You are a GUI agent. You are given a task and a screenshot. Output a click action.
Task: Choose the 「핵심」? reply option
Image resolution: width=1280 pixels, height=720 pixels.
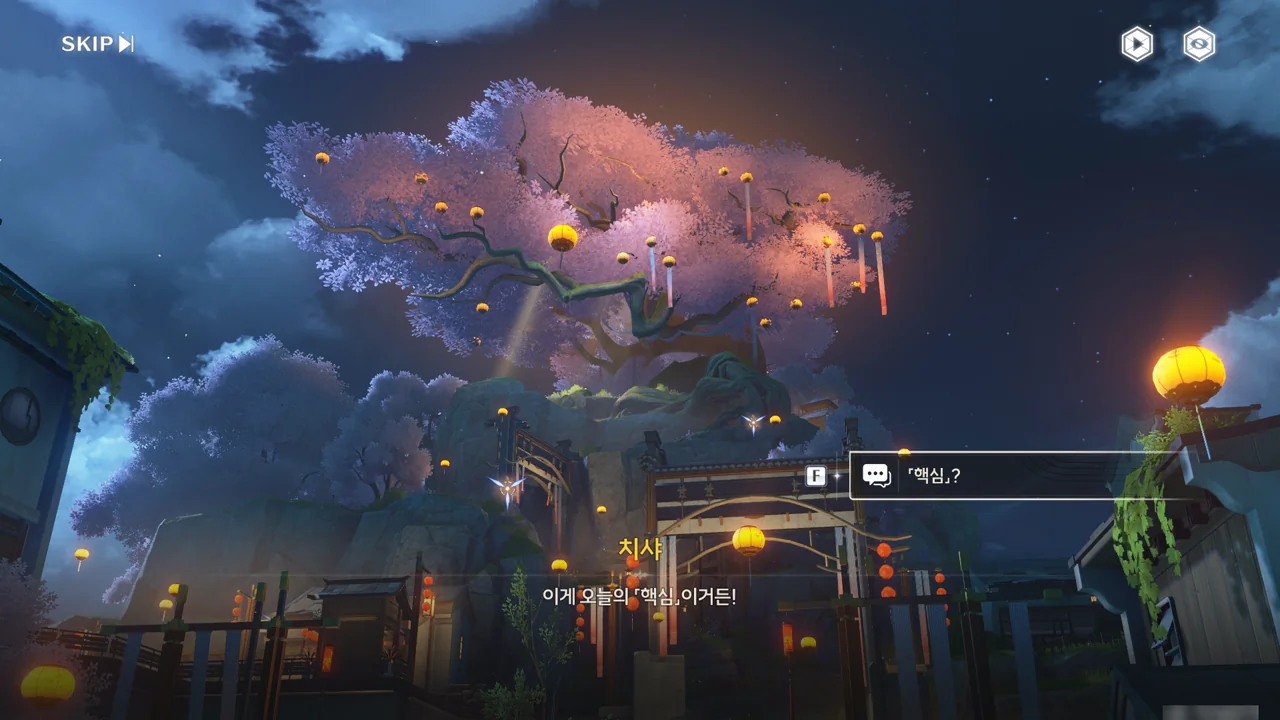click(1000, 476)
